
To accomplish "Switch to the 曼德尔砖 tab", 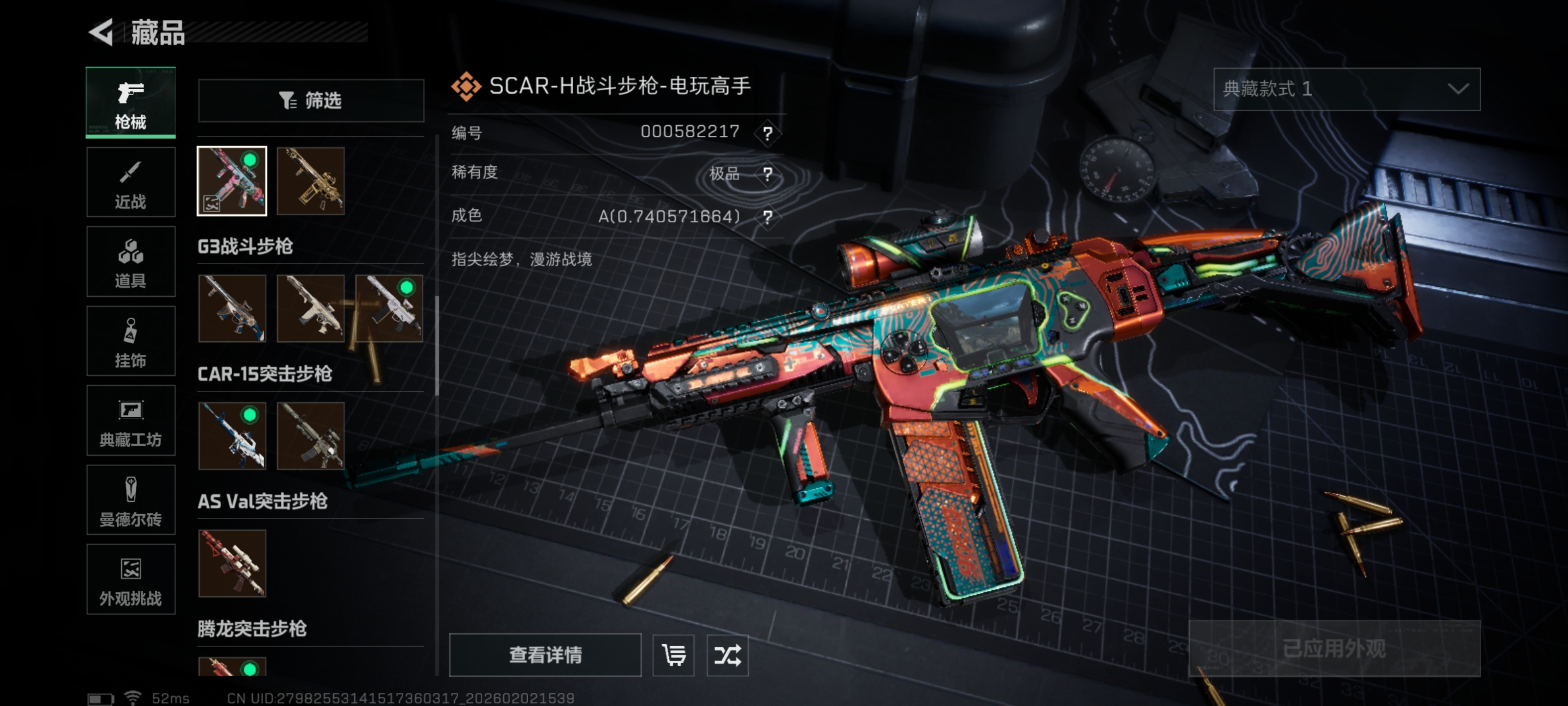I will pyautogui.click(x=131, y=500).
